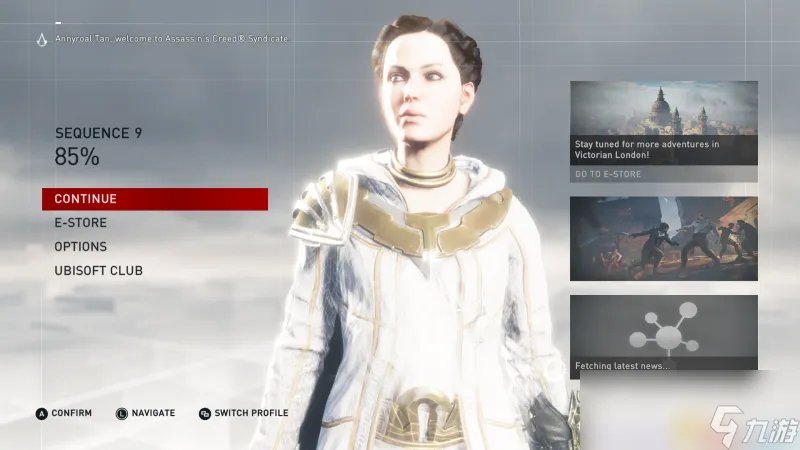Open the E-Store from the main menu

81,223
